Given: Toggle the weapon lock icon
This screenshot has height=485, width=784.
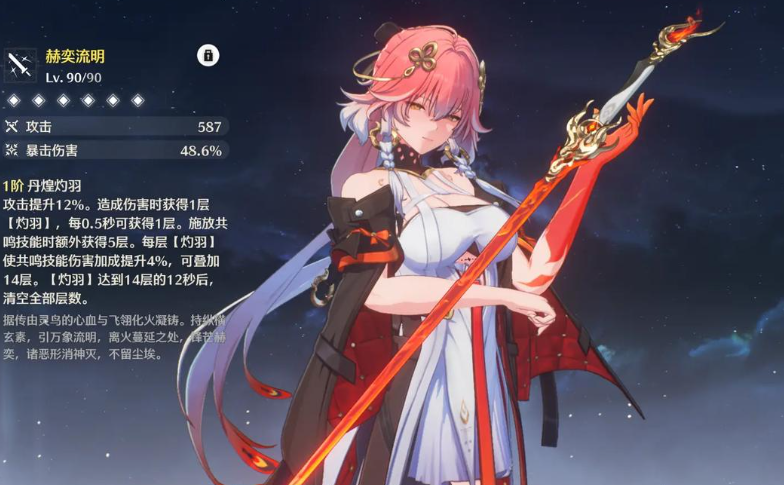Looking at the screenshot, I should 207,55.
